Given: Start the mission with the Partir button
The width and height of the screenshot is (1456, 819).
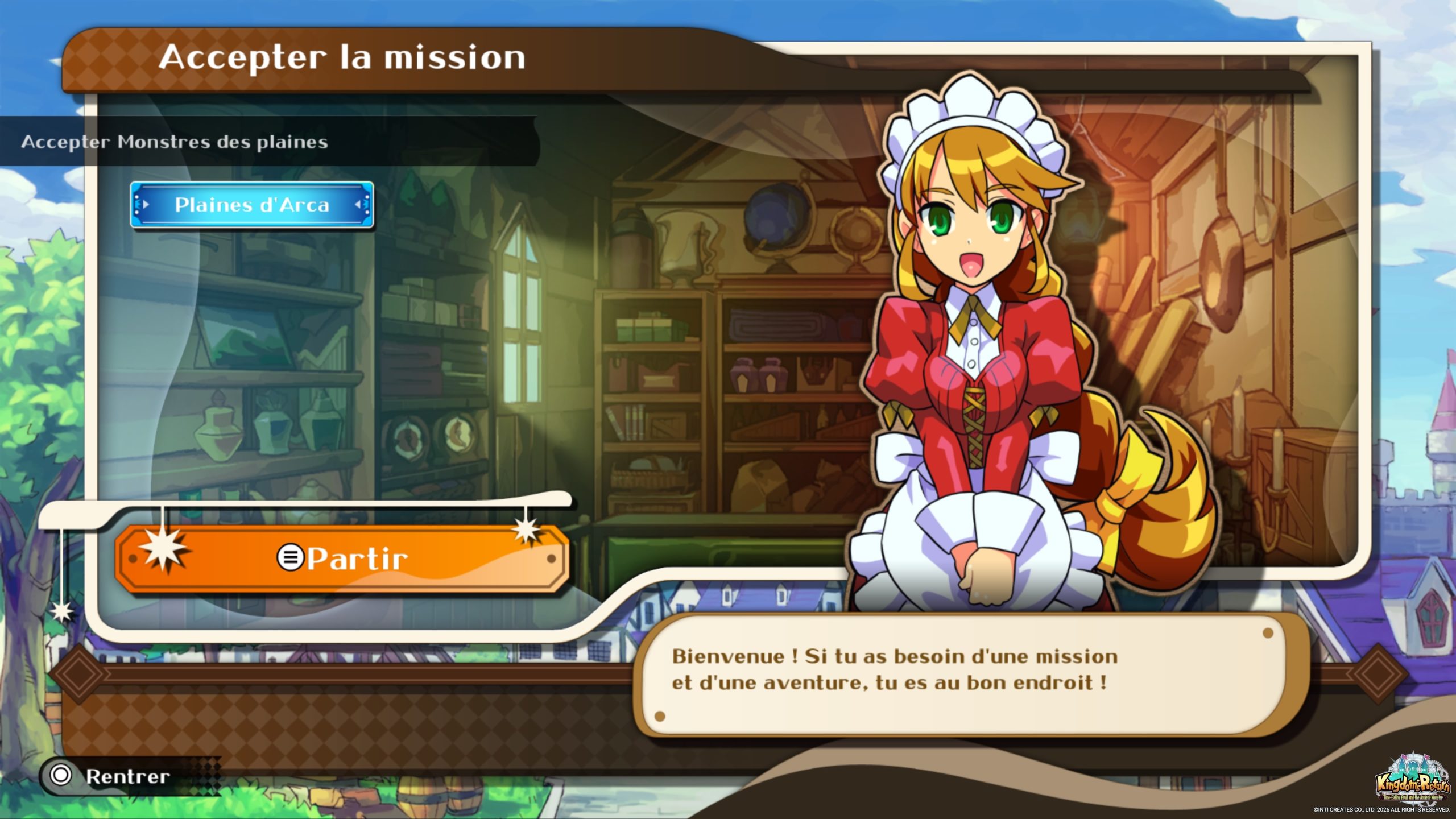Looking at the screenshot, I should (342, 559).
